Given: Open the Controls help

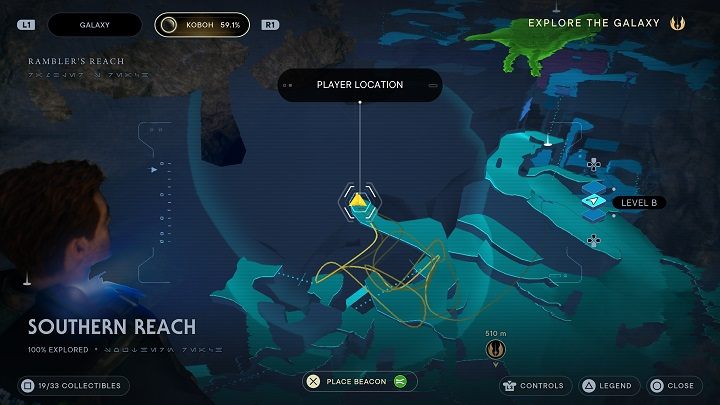Looking at the screenshot, I should pyautogui.click(x=536, y=385).
